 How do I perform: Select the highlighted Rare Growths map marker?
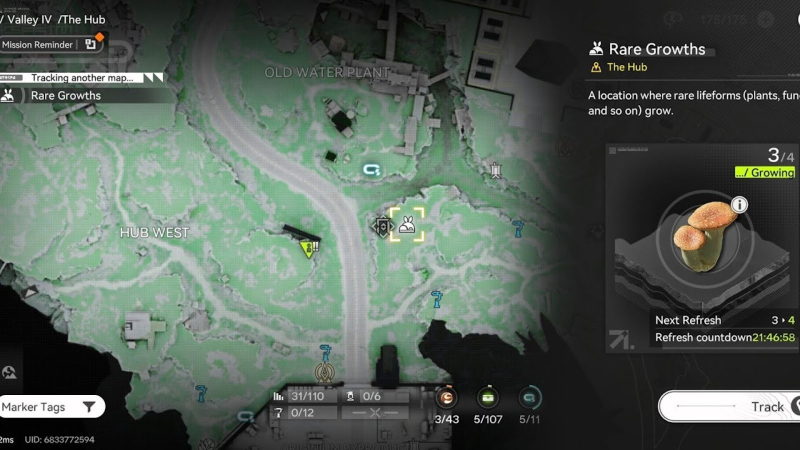tap(407, 225)
